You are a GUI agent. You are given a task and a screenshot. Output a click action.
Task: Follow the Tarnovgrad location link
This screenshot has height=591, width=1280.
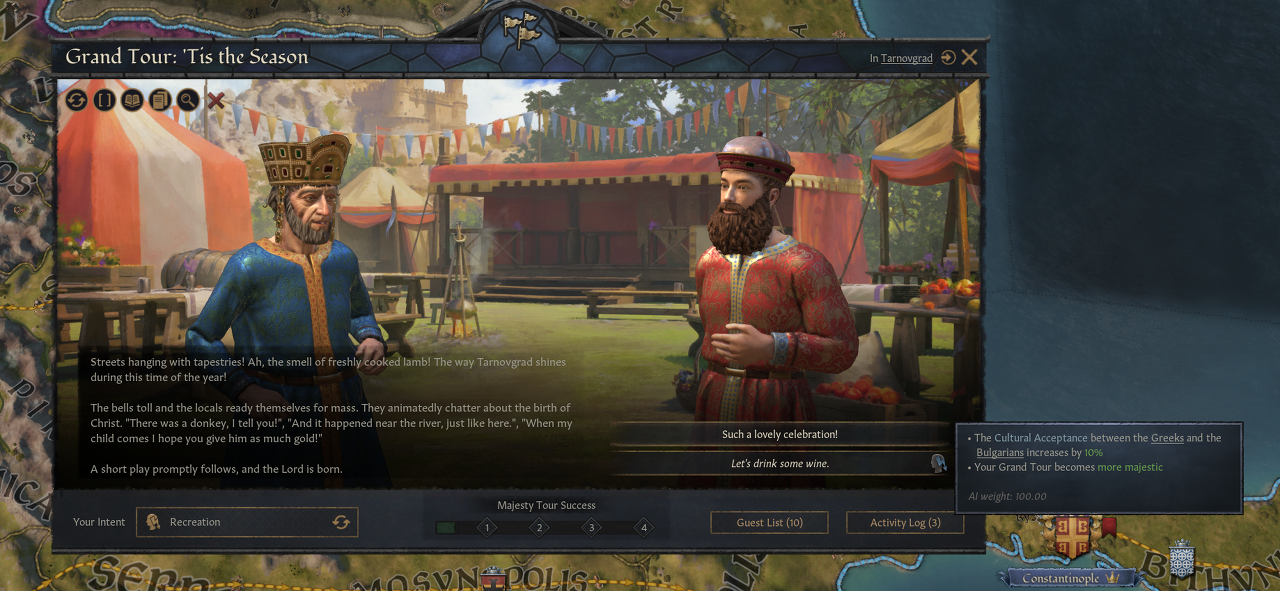(x=906, y=59)
